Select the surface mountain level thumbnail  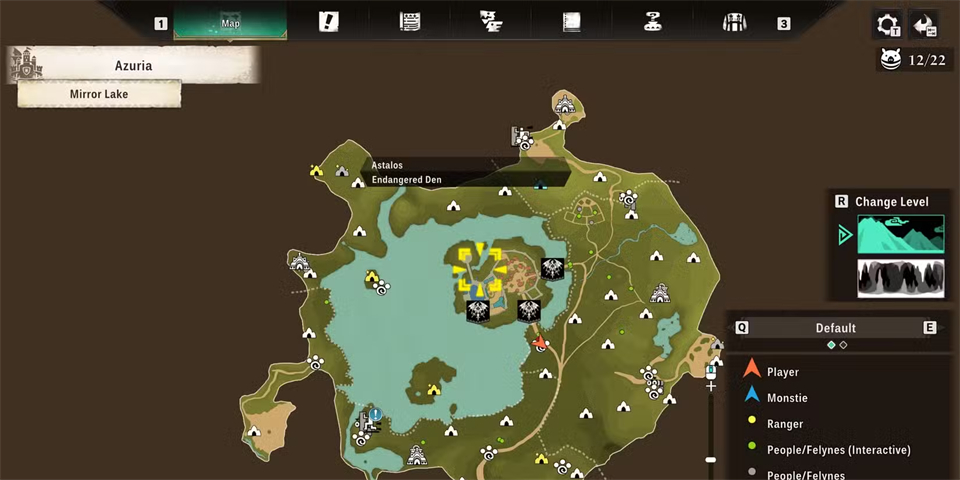click(x=900, y=234)
